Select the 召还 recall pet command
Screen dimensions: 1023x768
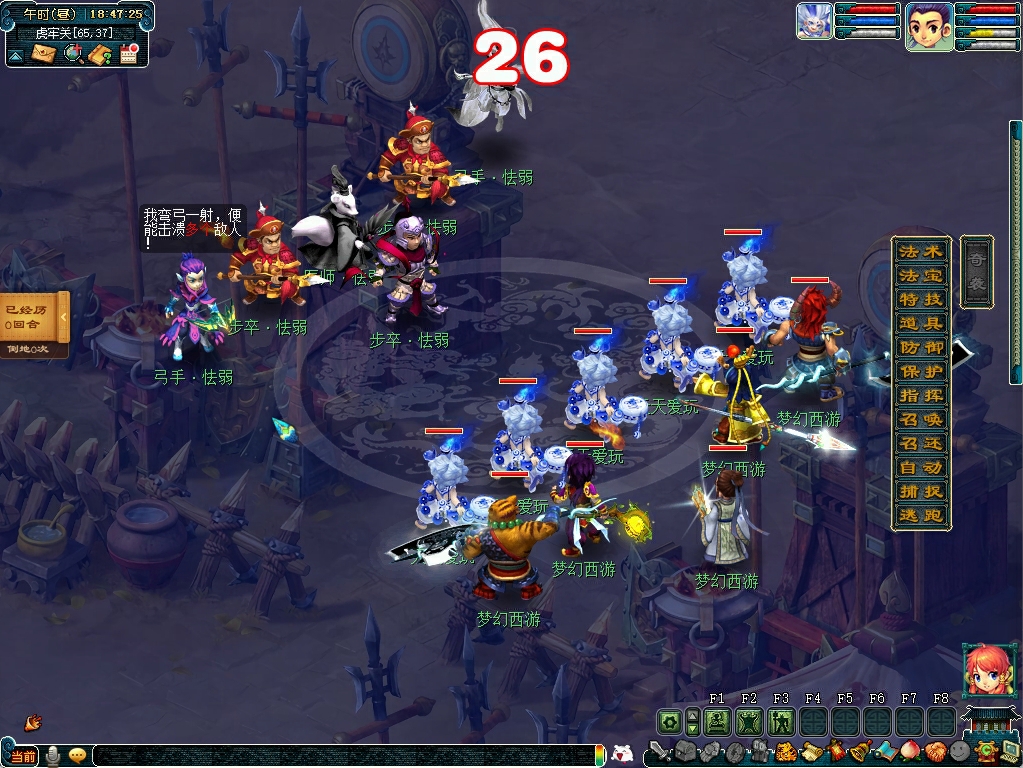(x=921, y=443)
